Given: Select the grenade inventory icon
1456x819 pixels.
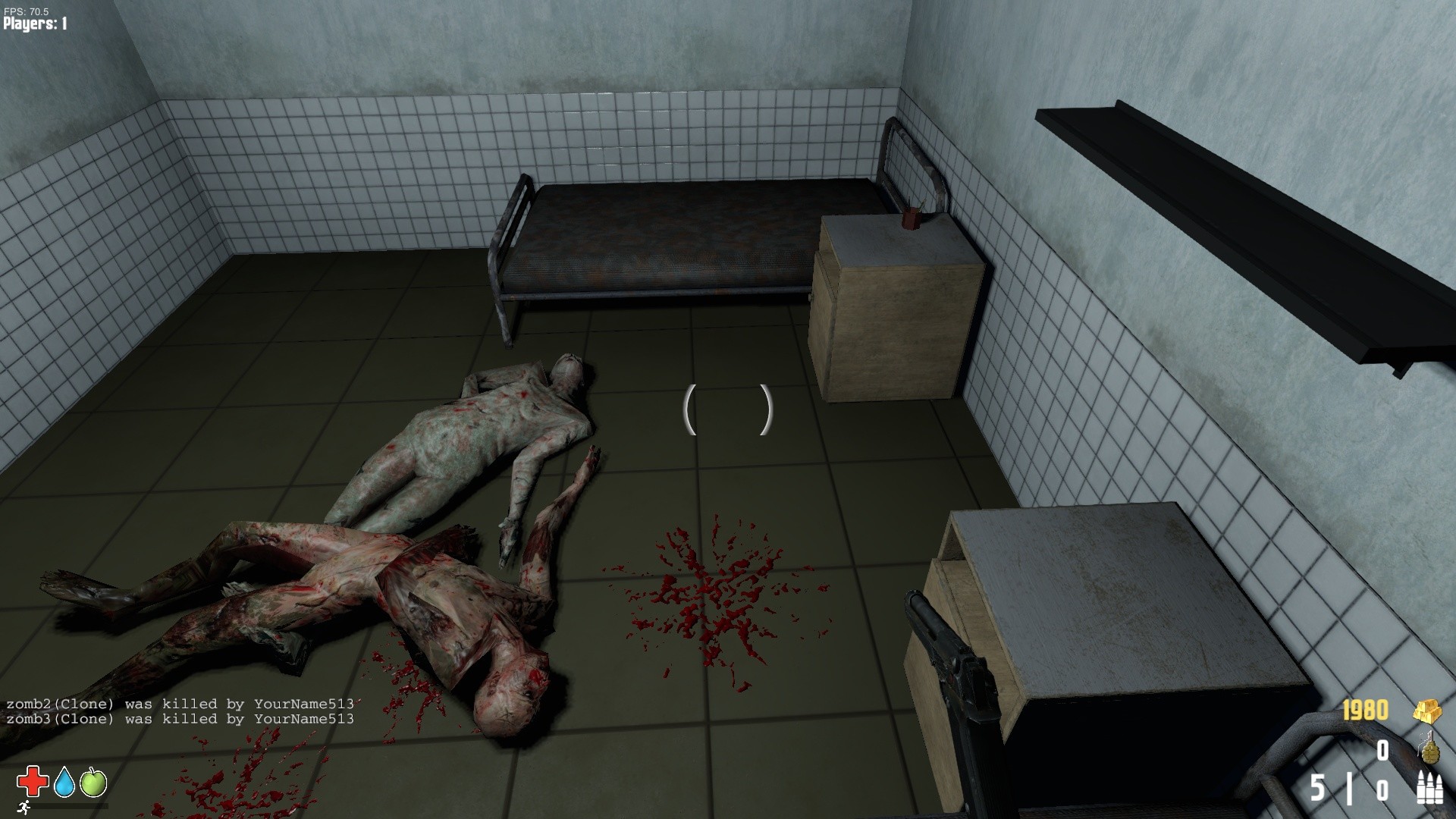Looking at the screenshot, I should 1429,754.
